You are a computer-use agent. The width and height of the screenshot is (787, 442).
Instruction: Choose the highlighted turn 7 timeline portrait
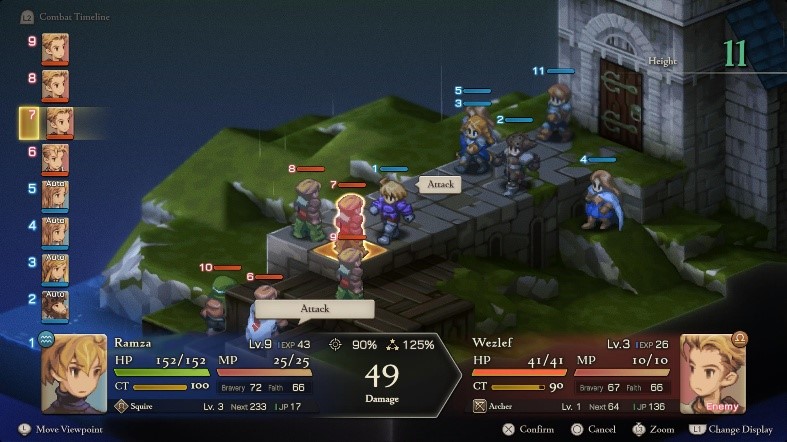tap(59, 122)
